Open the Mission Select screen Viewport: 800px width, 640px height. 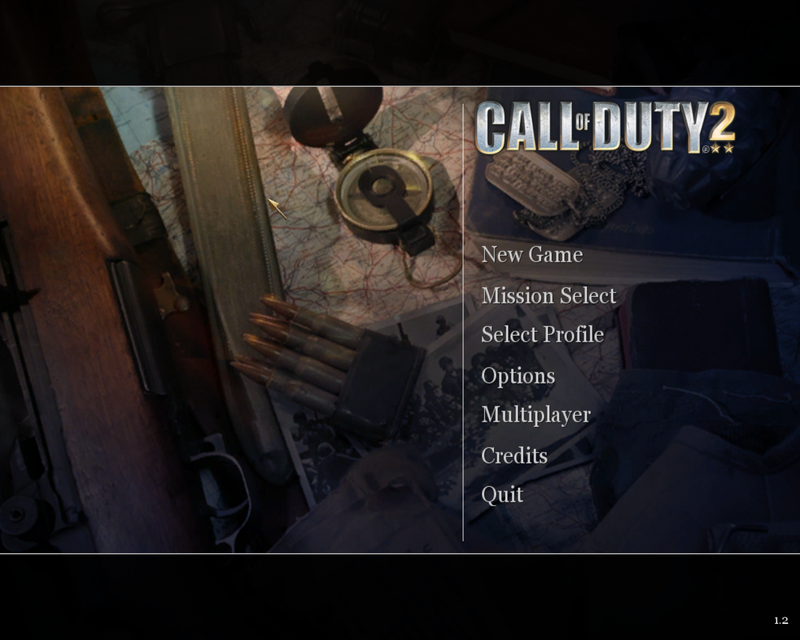(x=548, y=295)
